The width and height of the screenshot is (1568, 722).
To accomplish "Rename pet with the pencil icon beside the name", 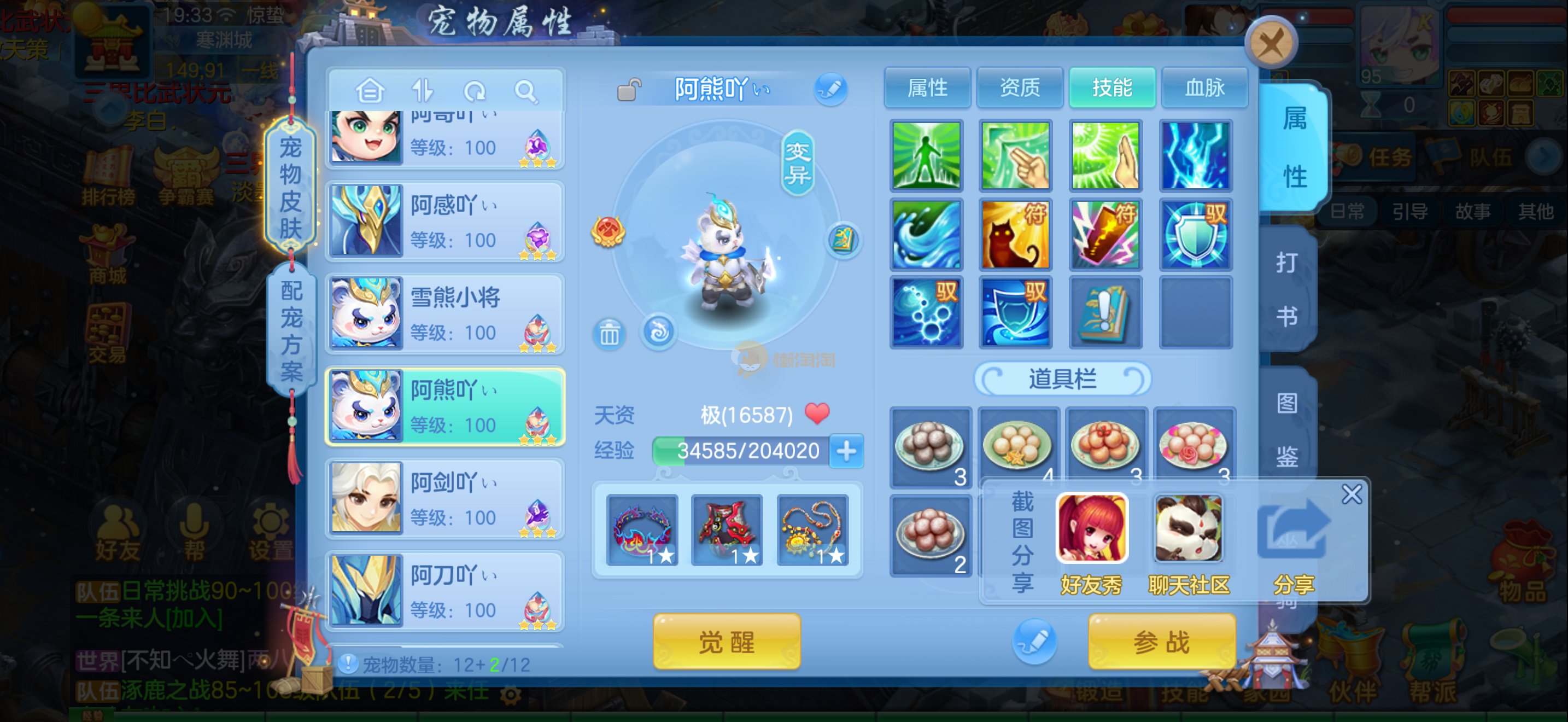I will [x=830, y=90].
